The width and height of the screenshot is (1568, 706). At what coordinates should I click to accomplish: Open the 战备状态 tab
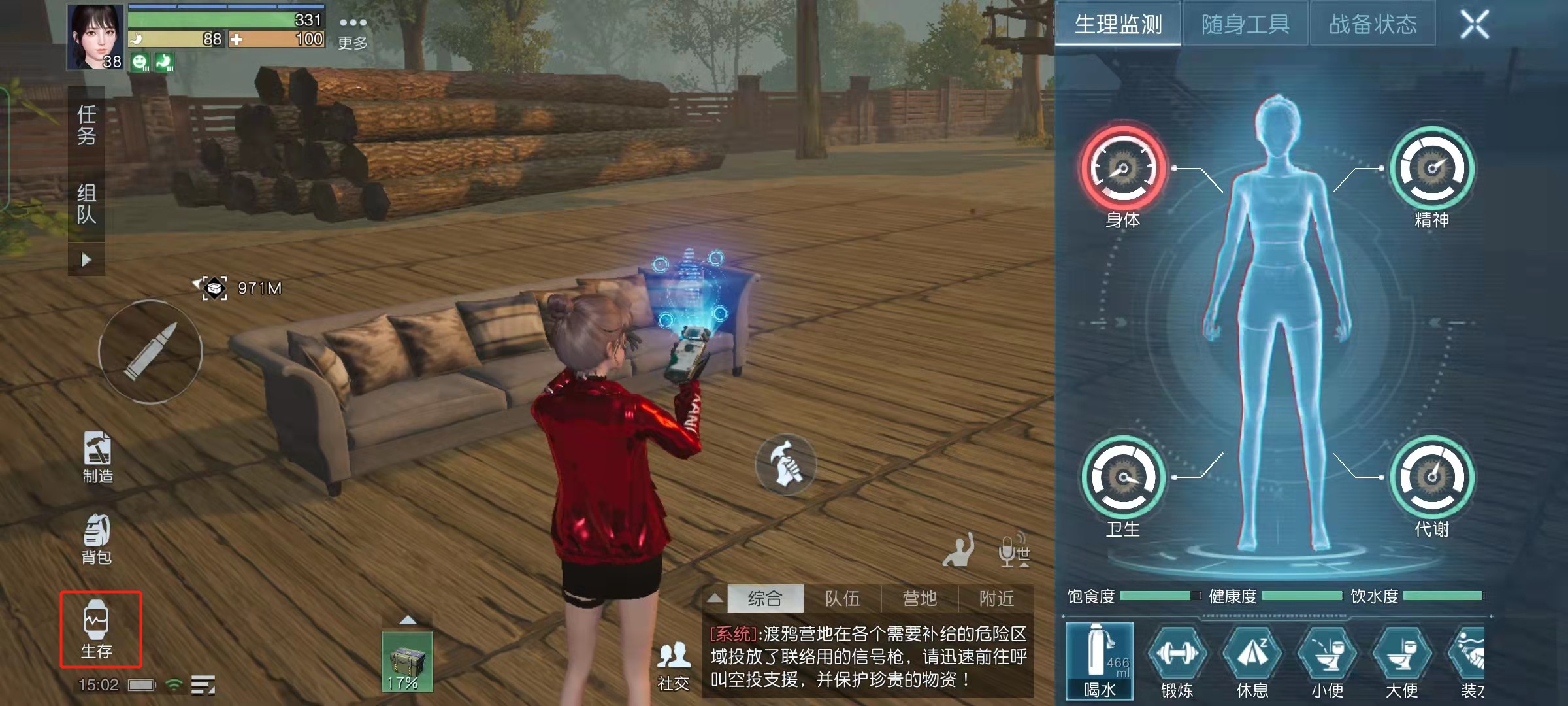click(1373, 25)
